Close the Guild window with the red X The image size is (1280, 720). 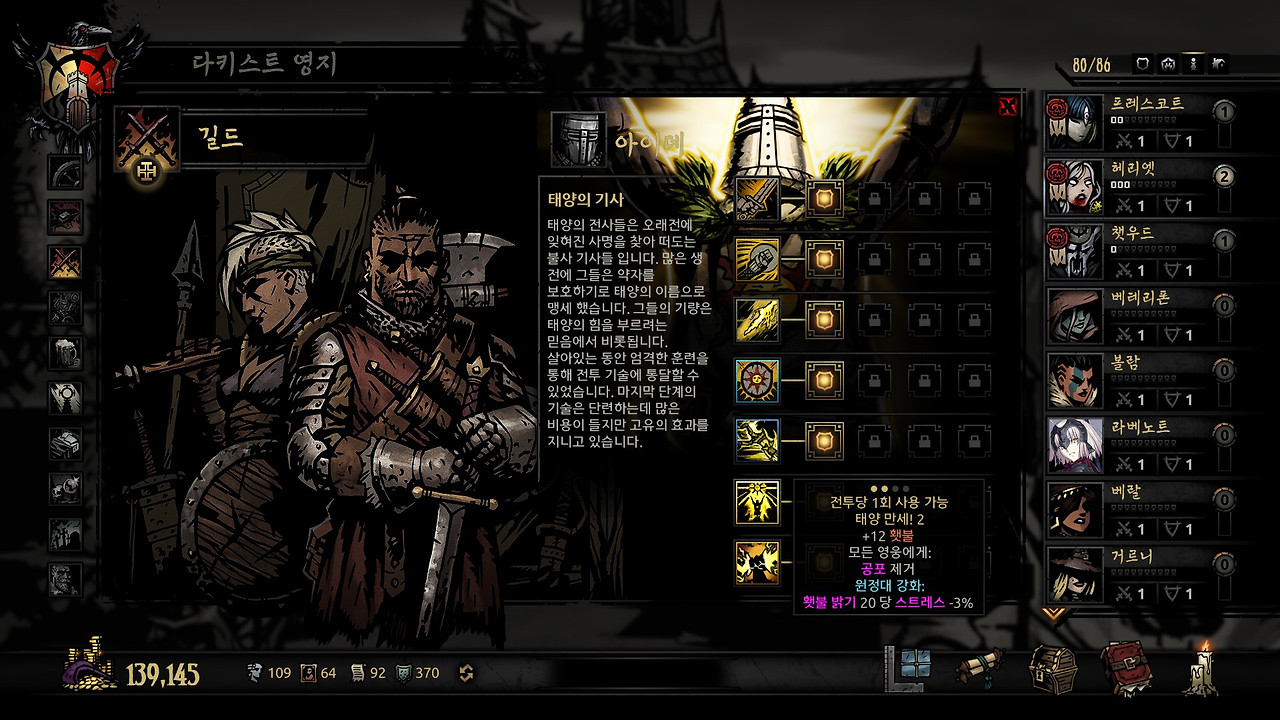coord(1008,106)
